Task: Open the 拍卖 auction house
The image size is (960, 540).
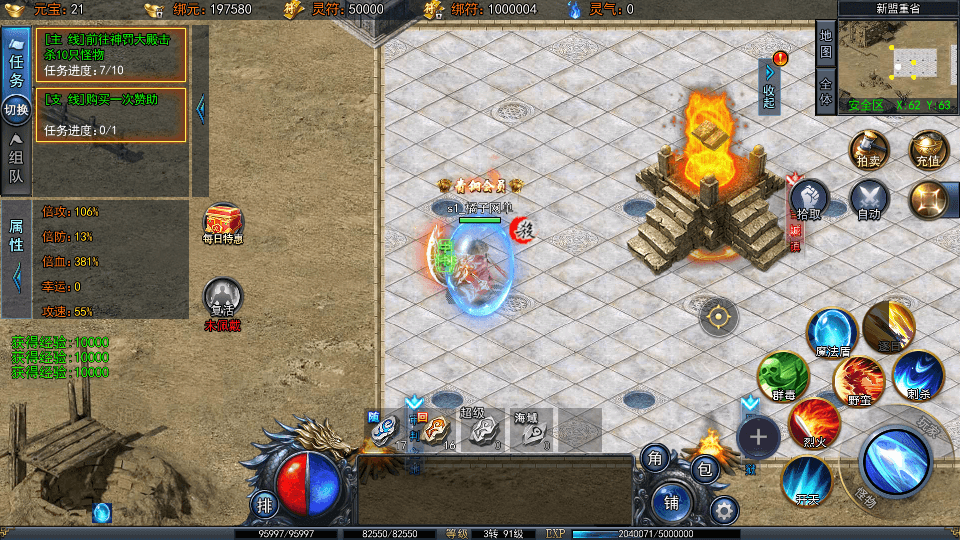Action: tap(868, 151)
